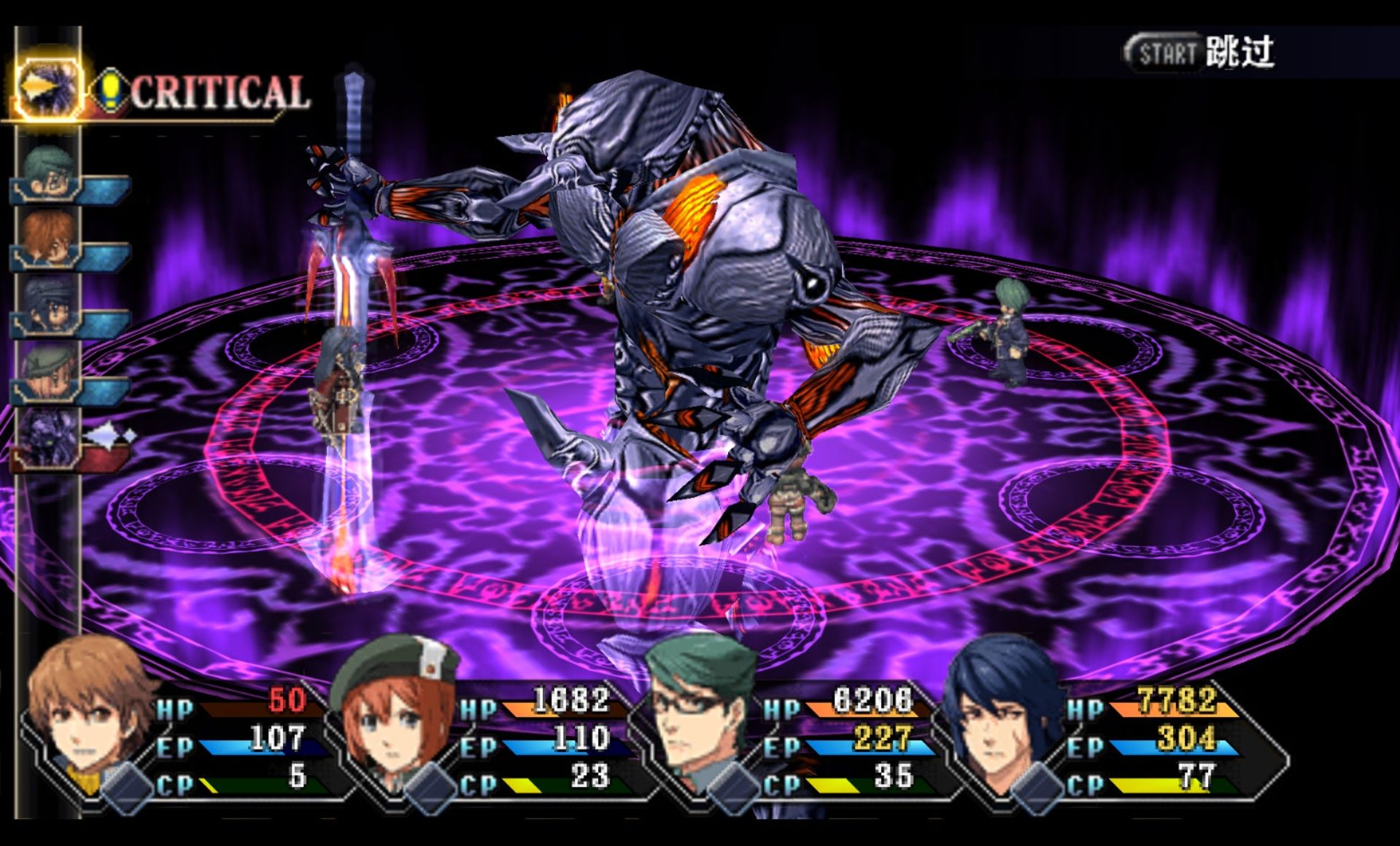The height and width of the screenshot is (846, 1400).
Task: Choose the beret girl's party status portrait
Action: click(x=394, y=715)
